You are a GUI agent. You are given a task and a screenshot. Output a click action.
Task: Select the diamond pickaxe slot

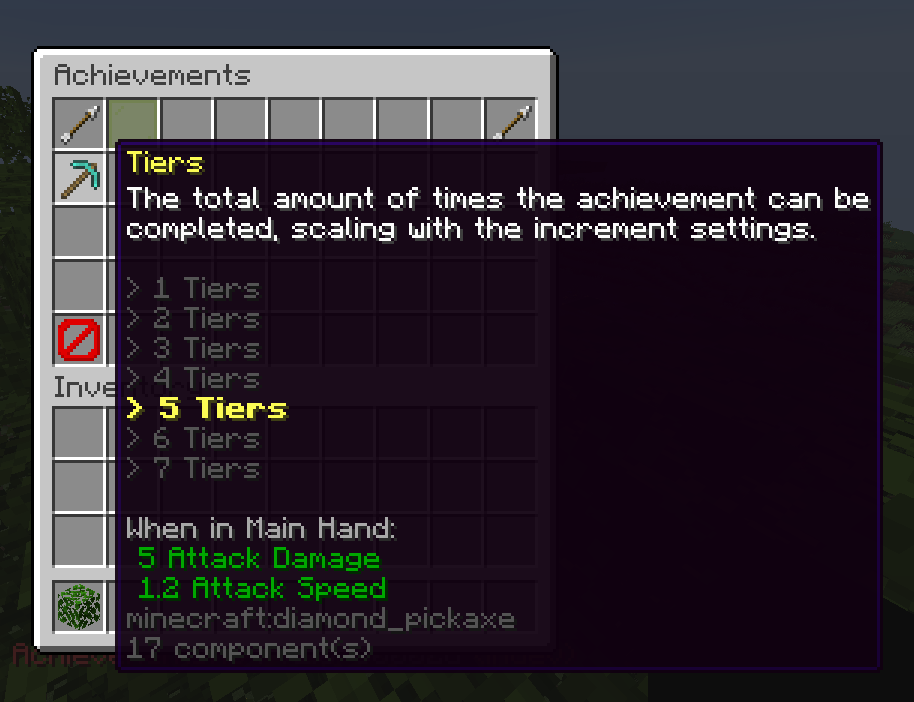pyautogui.click(x=80, y=178)
